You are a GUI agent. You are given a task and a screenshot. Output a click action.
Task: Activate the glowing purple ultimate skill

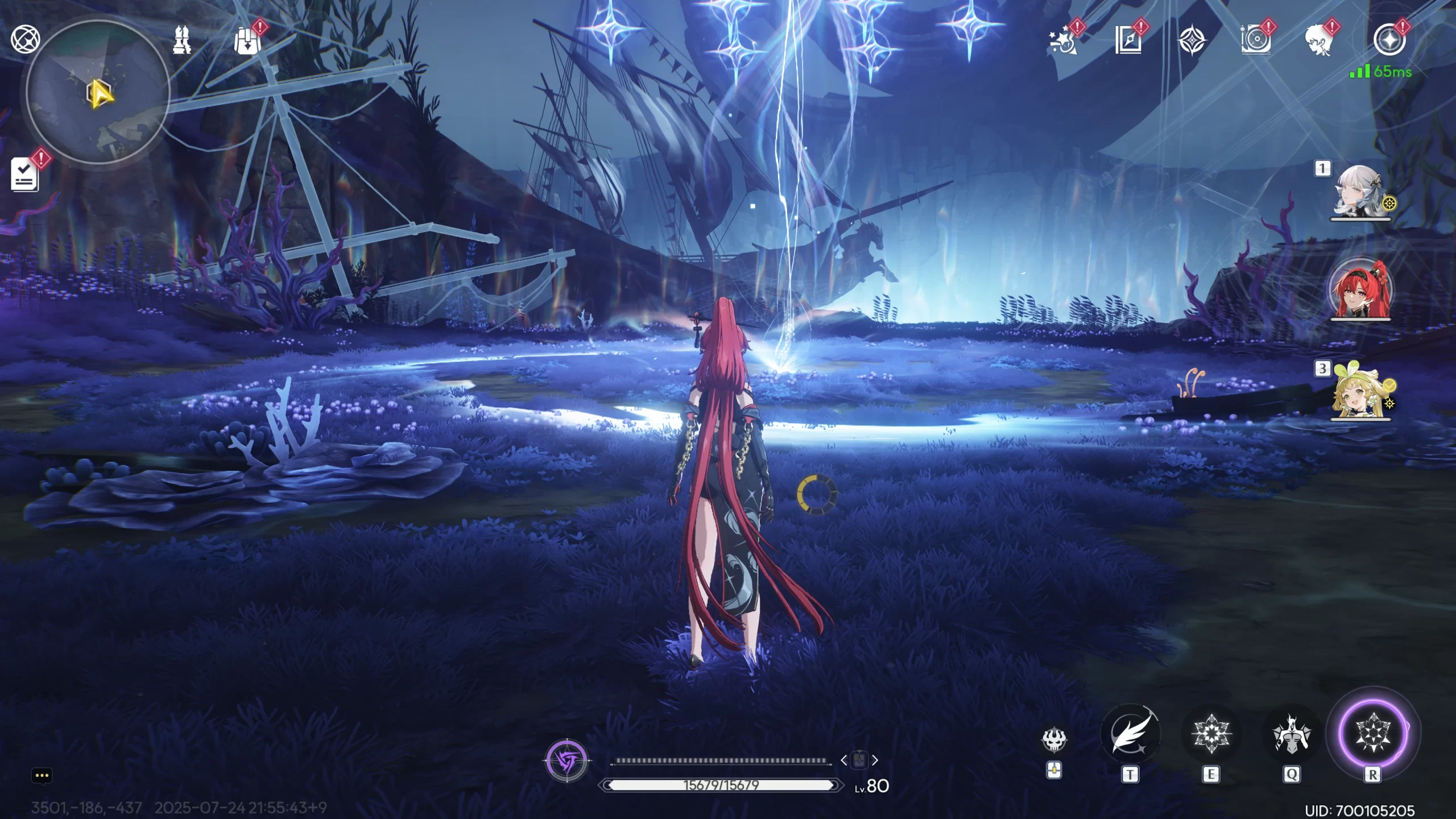(x=1373, y=733)
